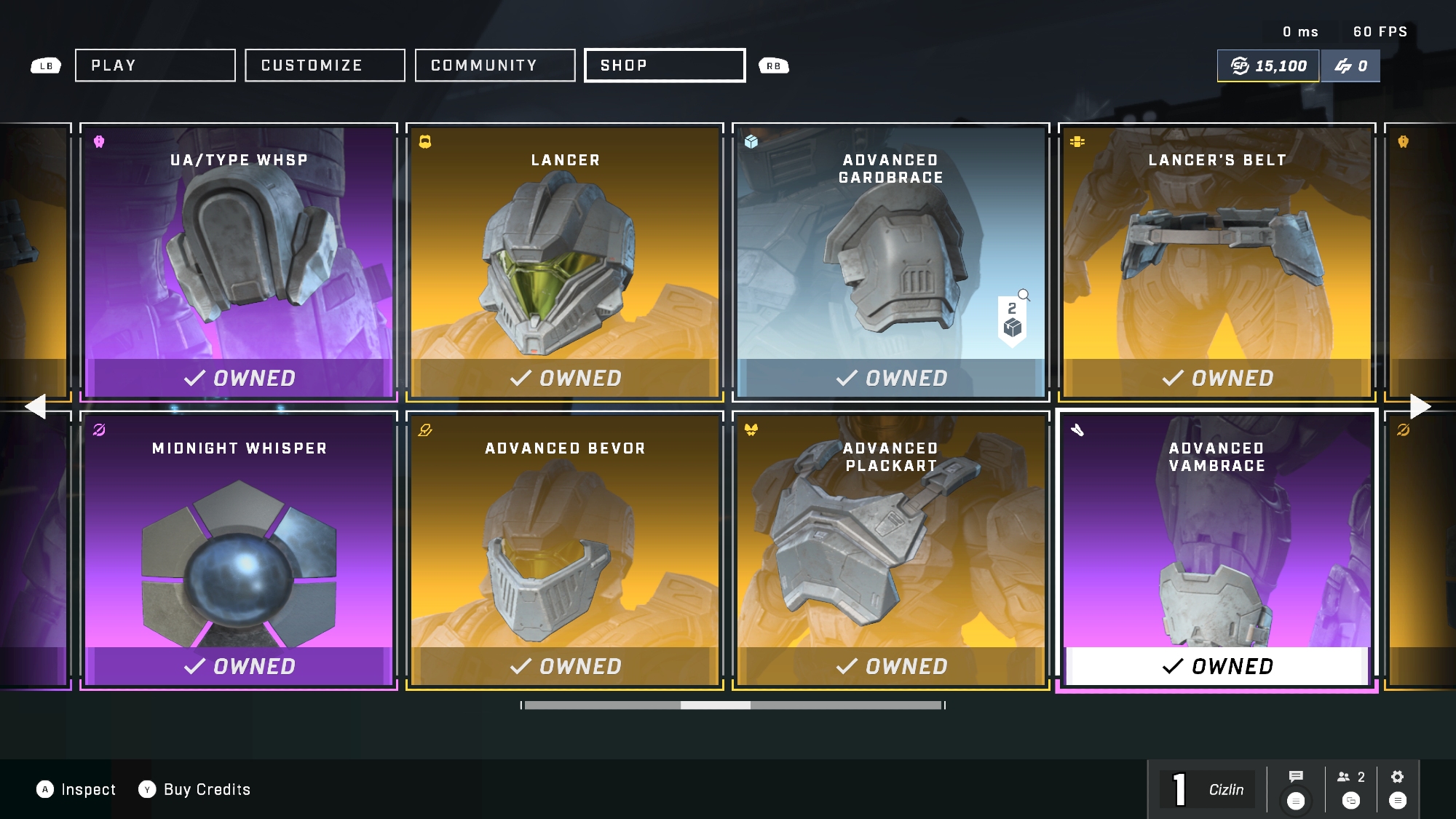1456x819 pixels.
Task: Open the Advanced Plackart tile
Action: click(890, 550)
